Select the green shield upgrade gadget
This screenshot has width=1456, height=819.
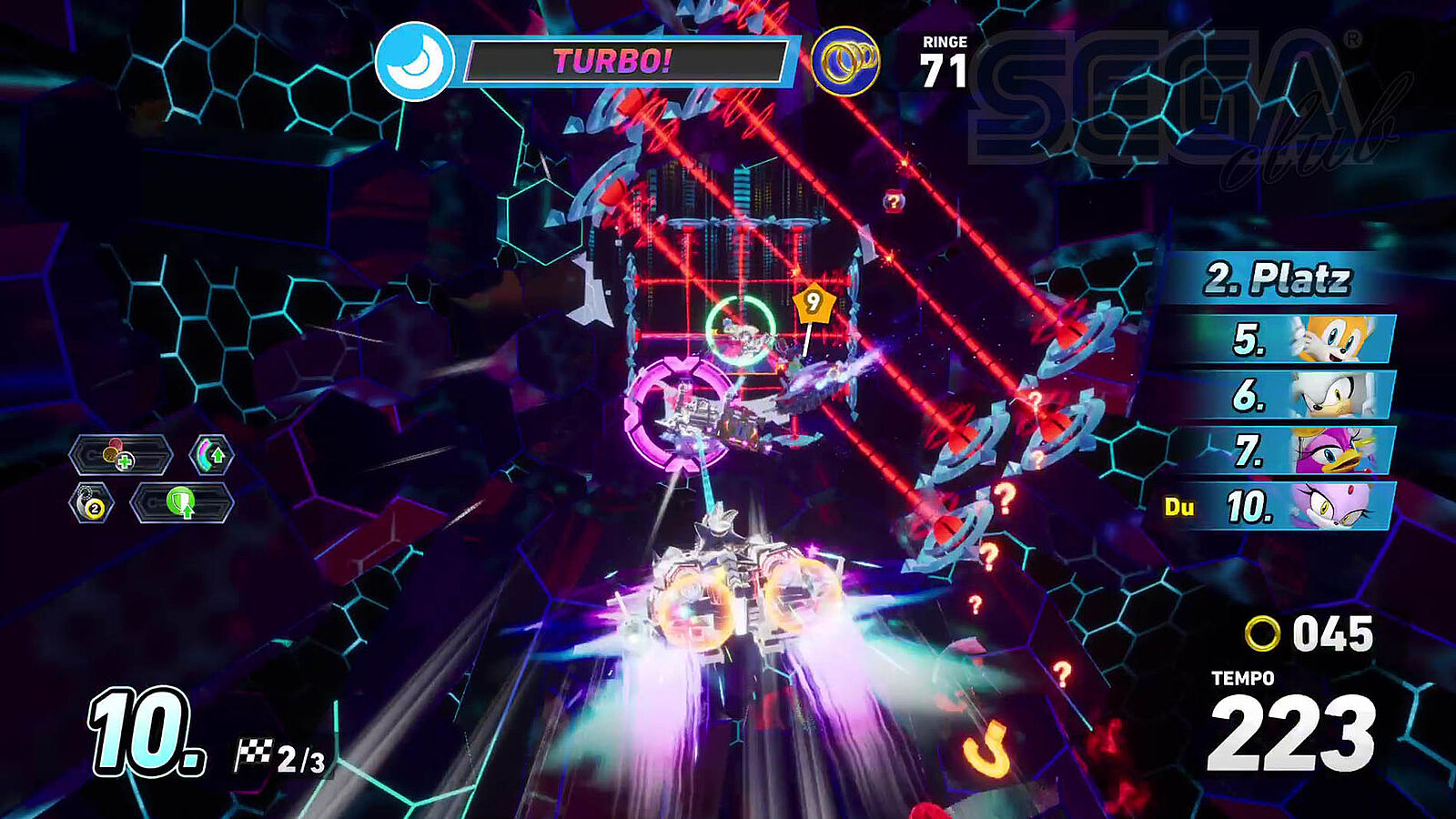pyautogui.click(x=181, y=503)
